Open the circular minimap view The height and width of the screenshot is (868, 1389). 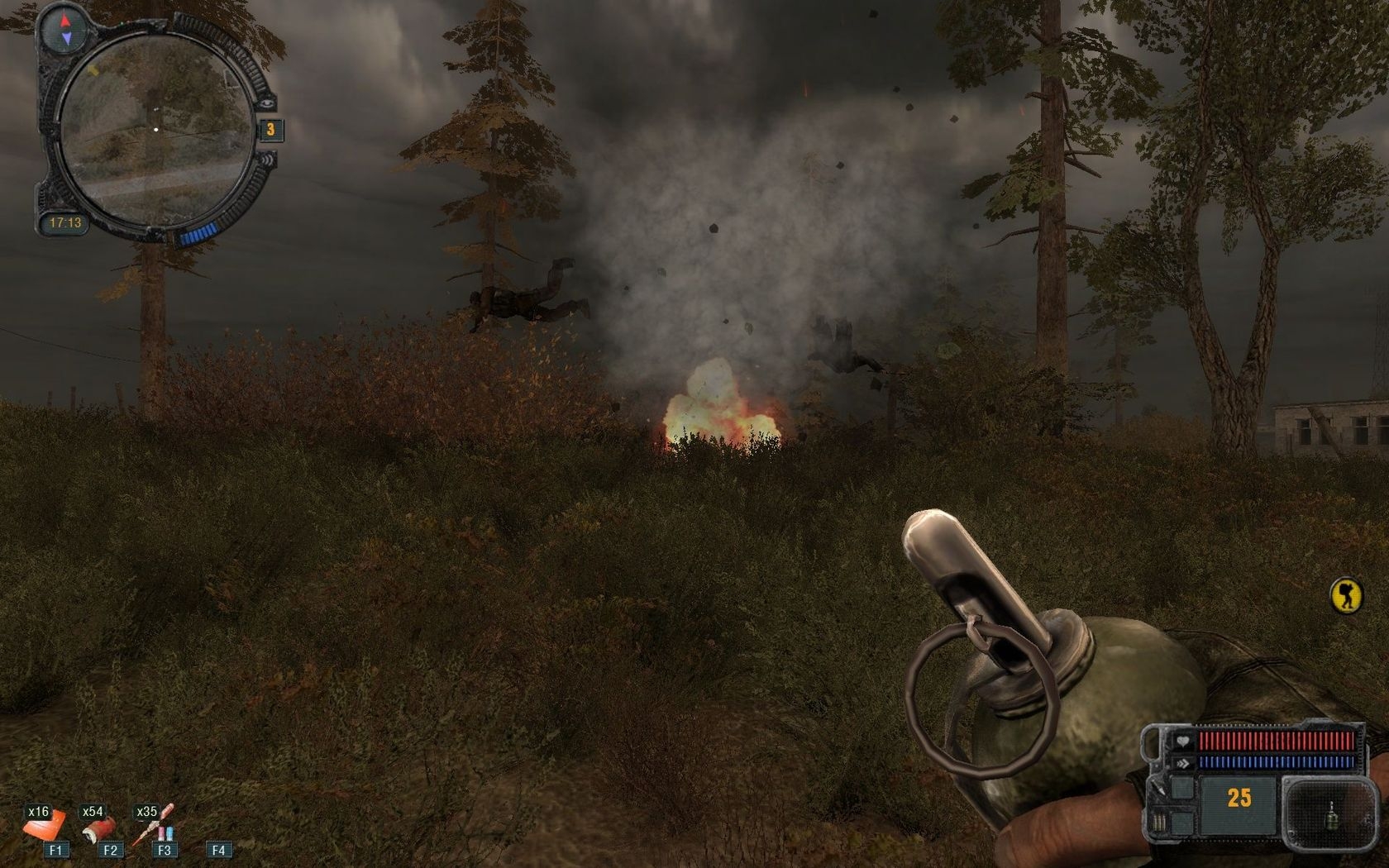(155, 129)
